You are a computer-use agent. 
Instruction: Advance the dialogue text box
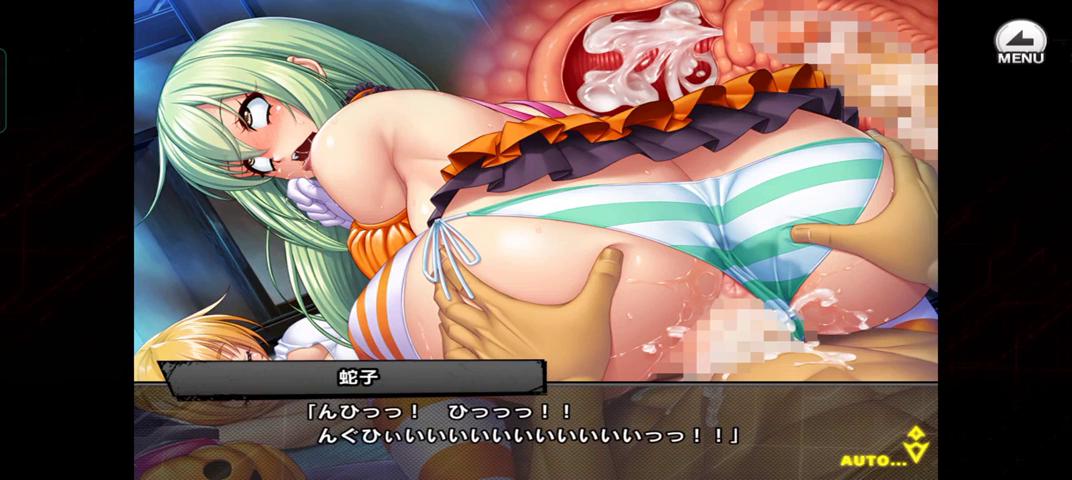[x=530, y=425]
